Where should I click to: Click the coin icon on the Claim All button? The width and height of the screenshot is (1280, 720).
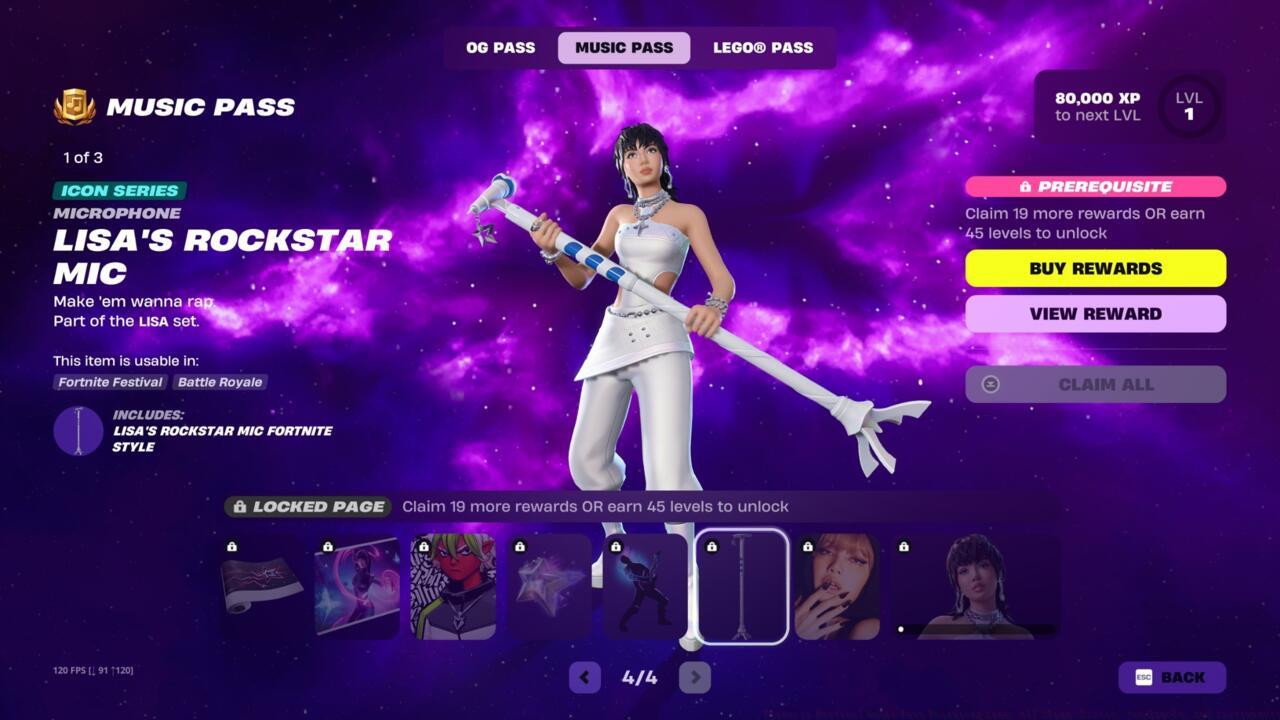(x=993, y=384)
